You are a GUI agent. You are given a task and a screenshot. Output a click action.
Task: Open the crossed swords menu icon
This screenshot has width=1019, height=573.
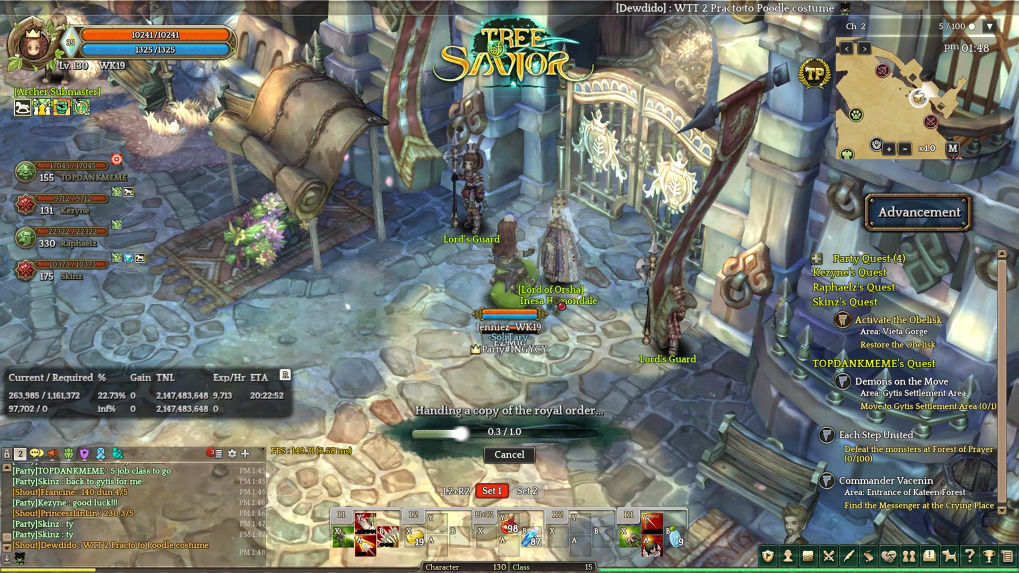click(828, 556)
